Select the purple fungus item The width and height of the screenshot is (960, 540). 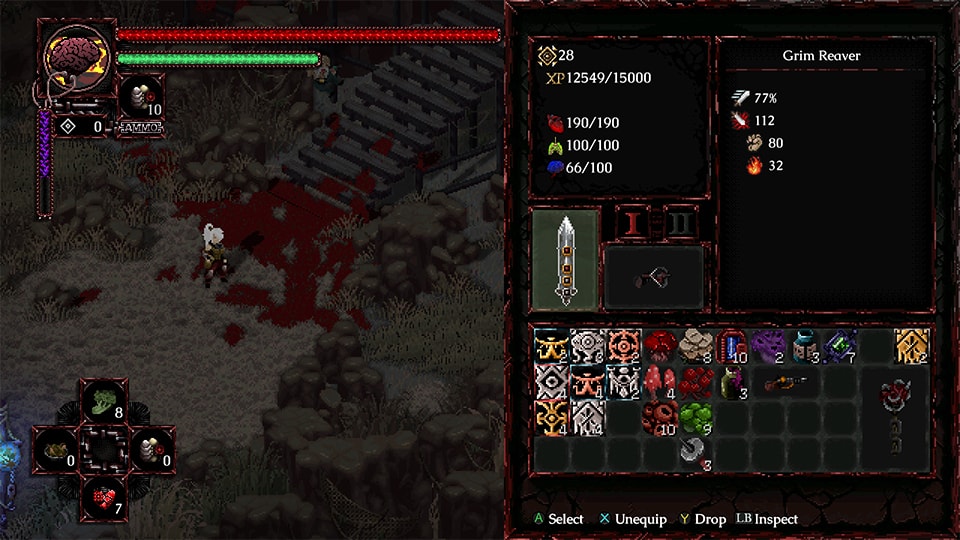(767, 345)
